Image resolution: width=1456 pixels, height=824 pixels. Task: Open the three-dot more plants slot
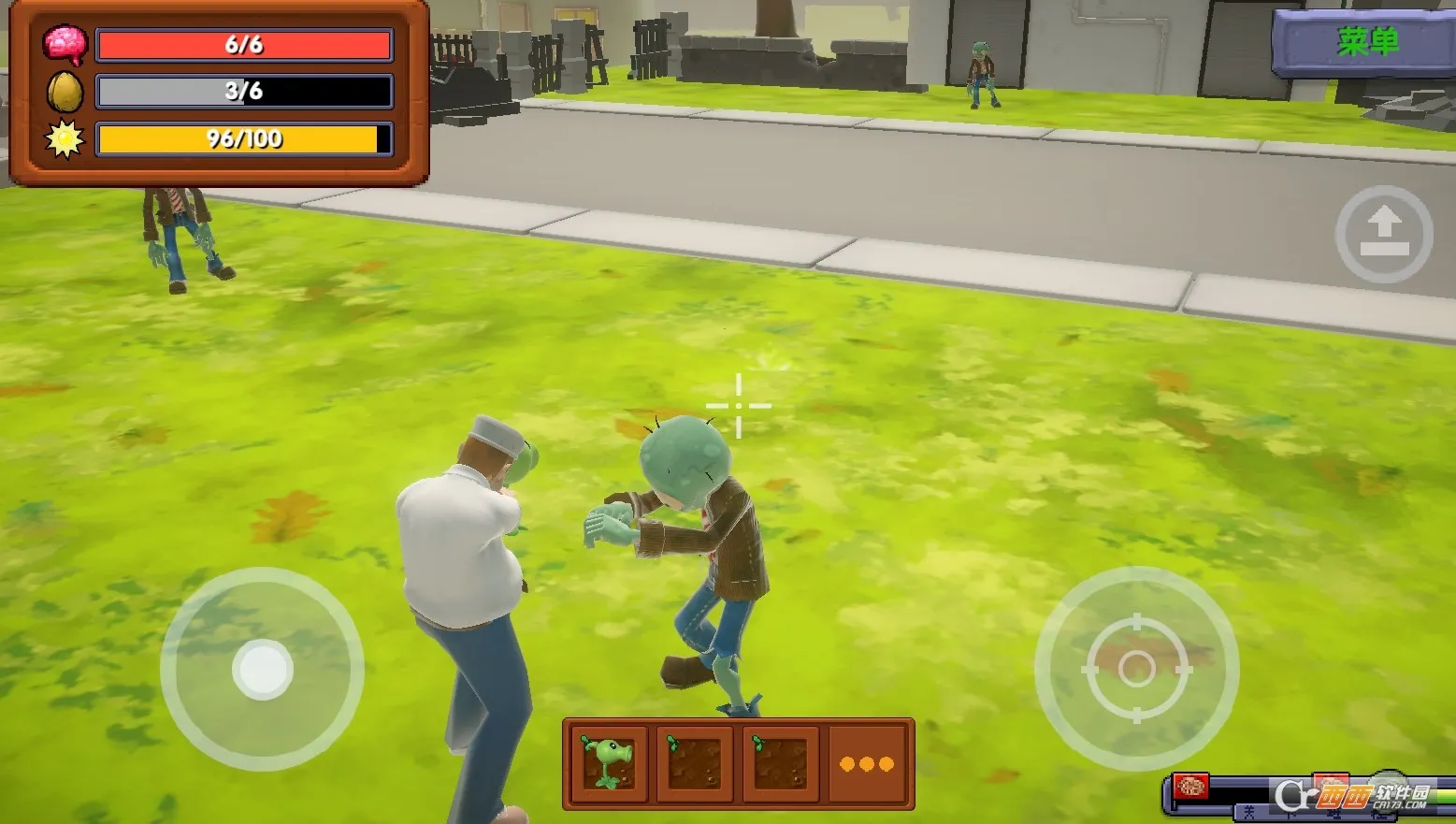[x=867, y=764]
